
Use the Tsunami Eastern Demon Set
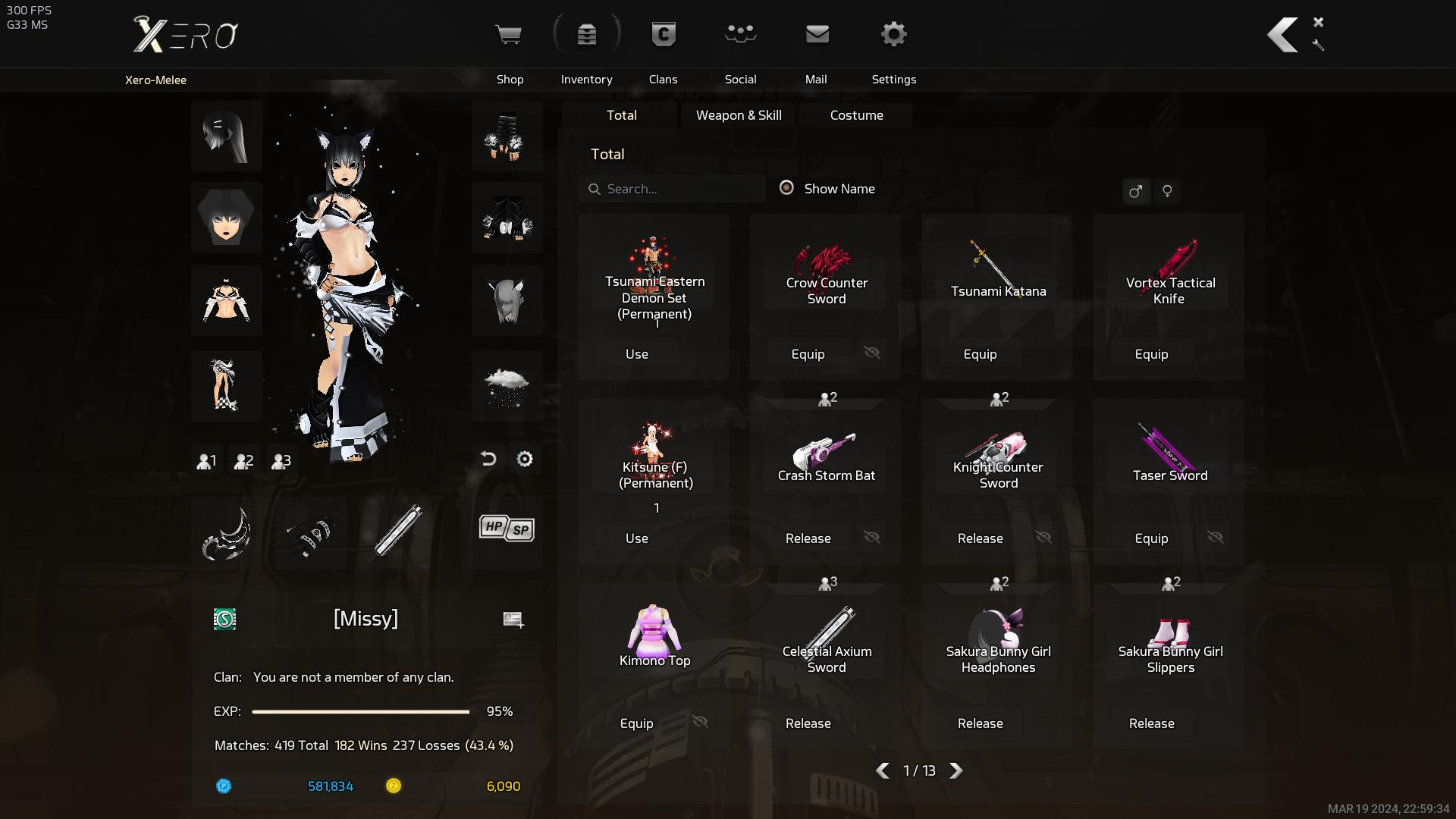tap(637, 354)
